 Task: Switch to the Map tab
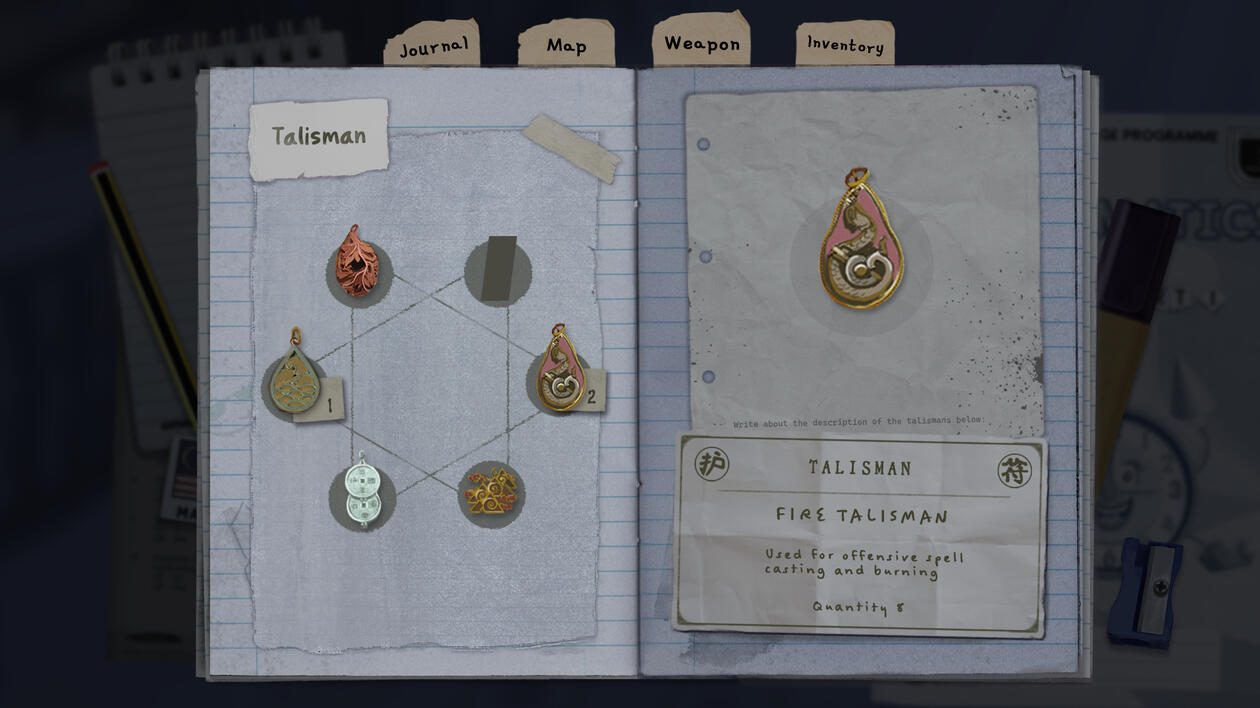pos(566,45)
